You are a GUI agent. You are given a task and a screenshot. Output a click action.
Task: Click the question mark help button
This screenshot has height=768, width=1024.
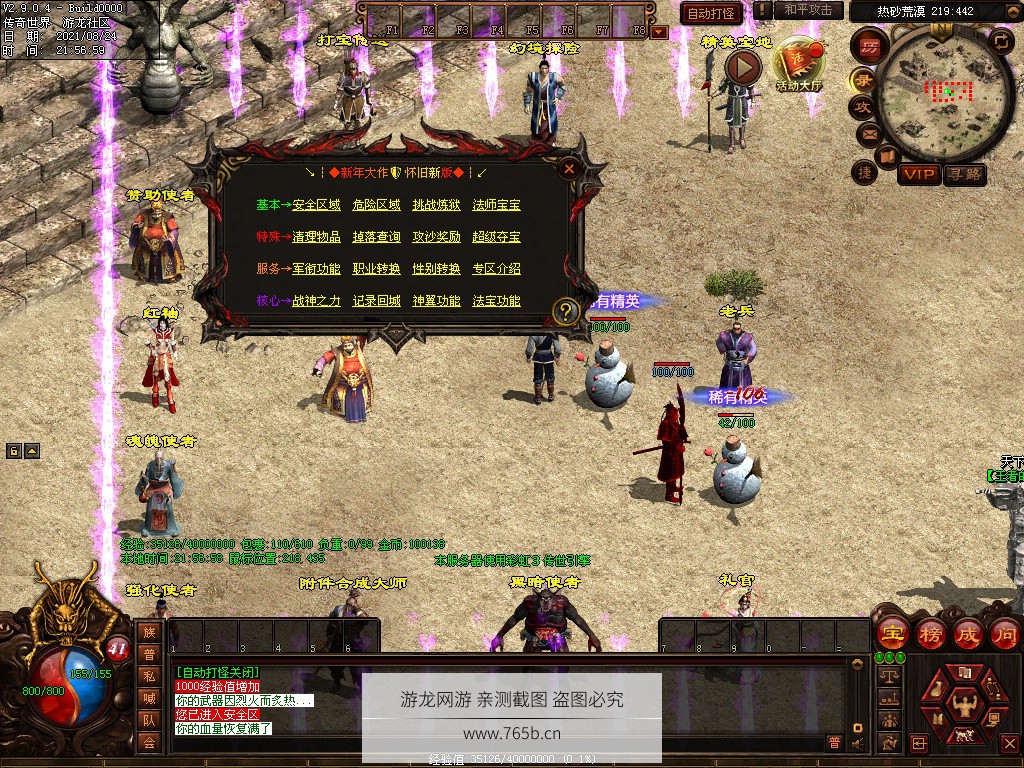[x=566, y=311]
